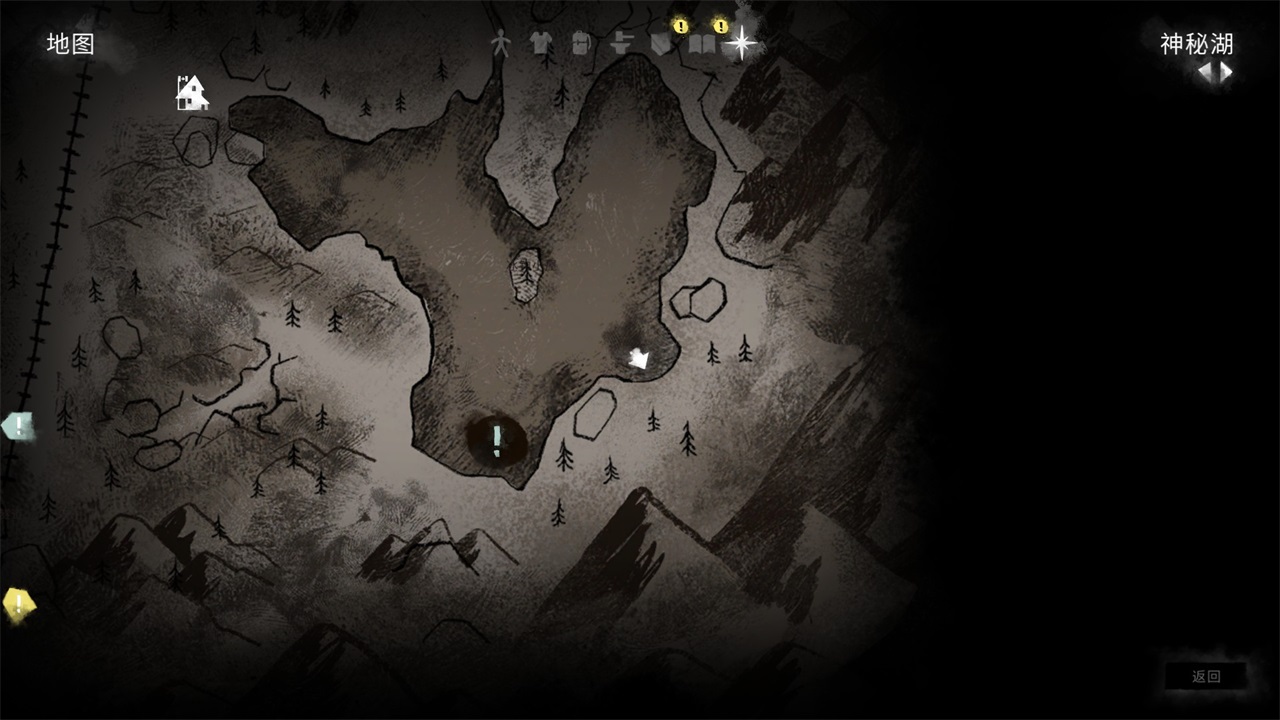Switch to the open-book journal tab
Screen dimensions: 1280x720
pyautogui.click(x=701, y=44)
